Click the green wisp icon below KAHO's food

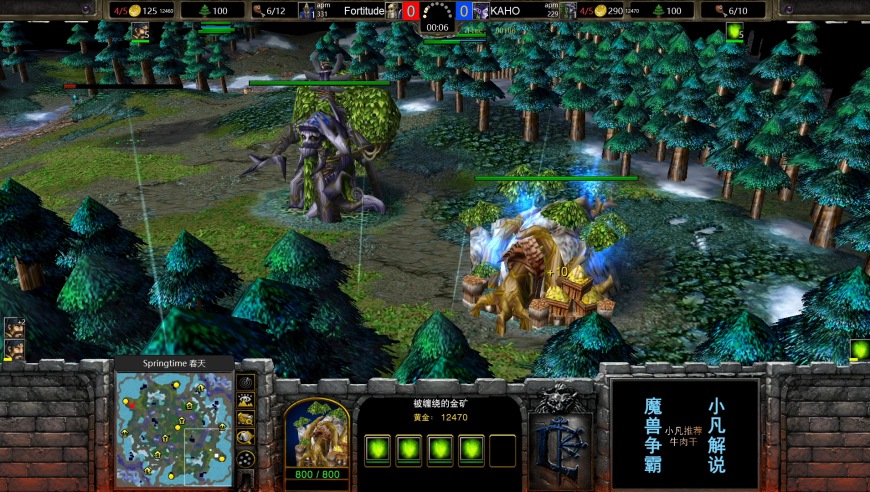(735, 31)
